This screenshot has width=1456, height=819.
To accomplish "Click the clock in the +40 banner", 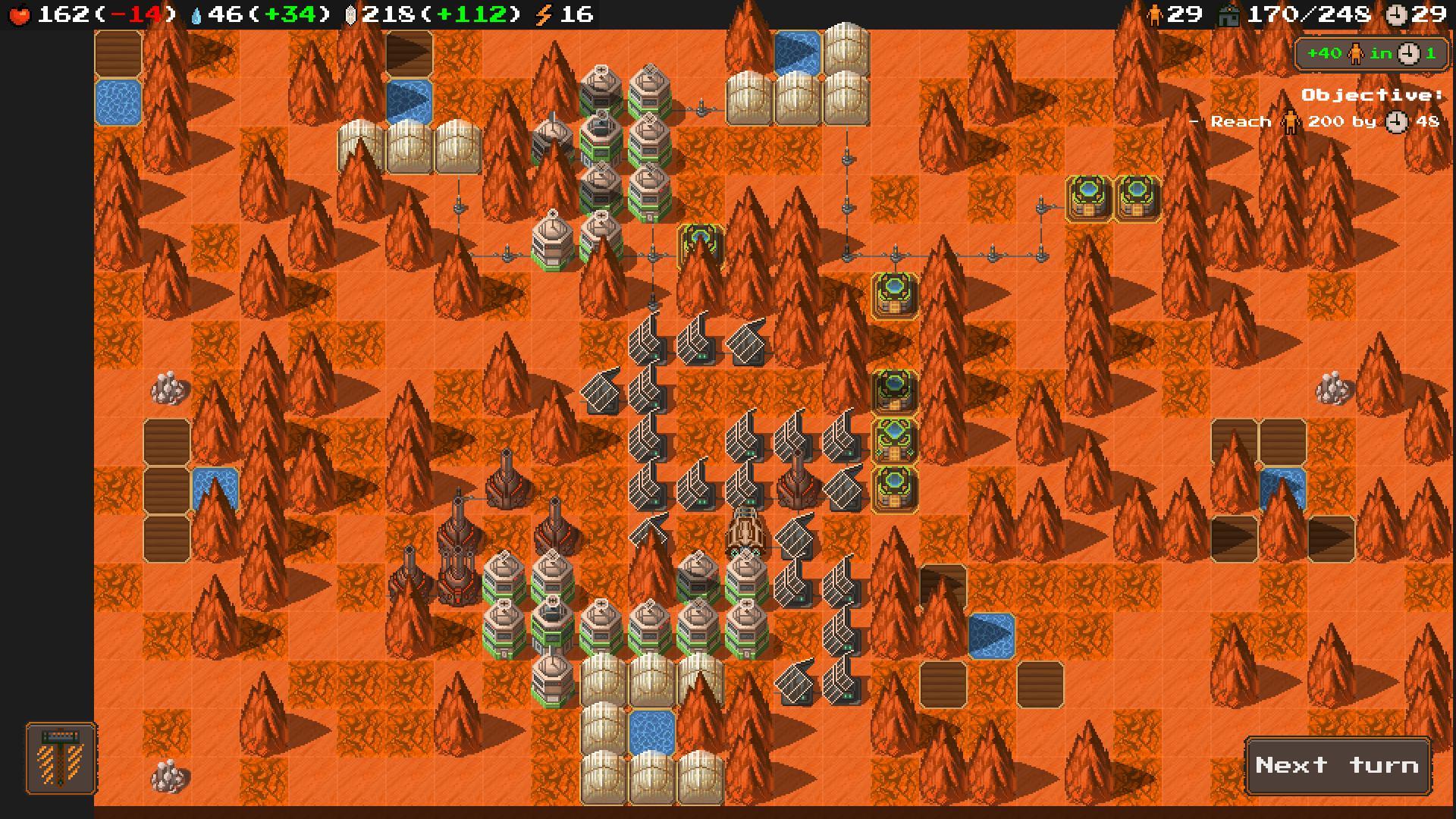I will coord(1409,53).
